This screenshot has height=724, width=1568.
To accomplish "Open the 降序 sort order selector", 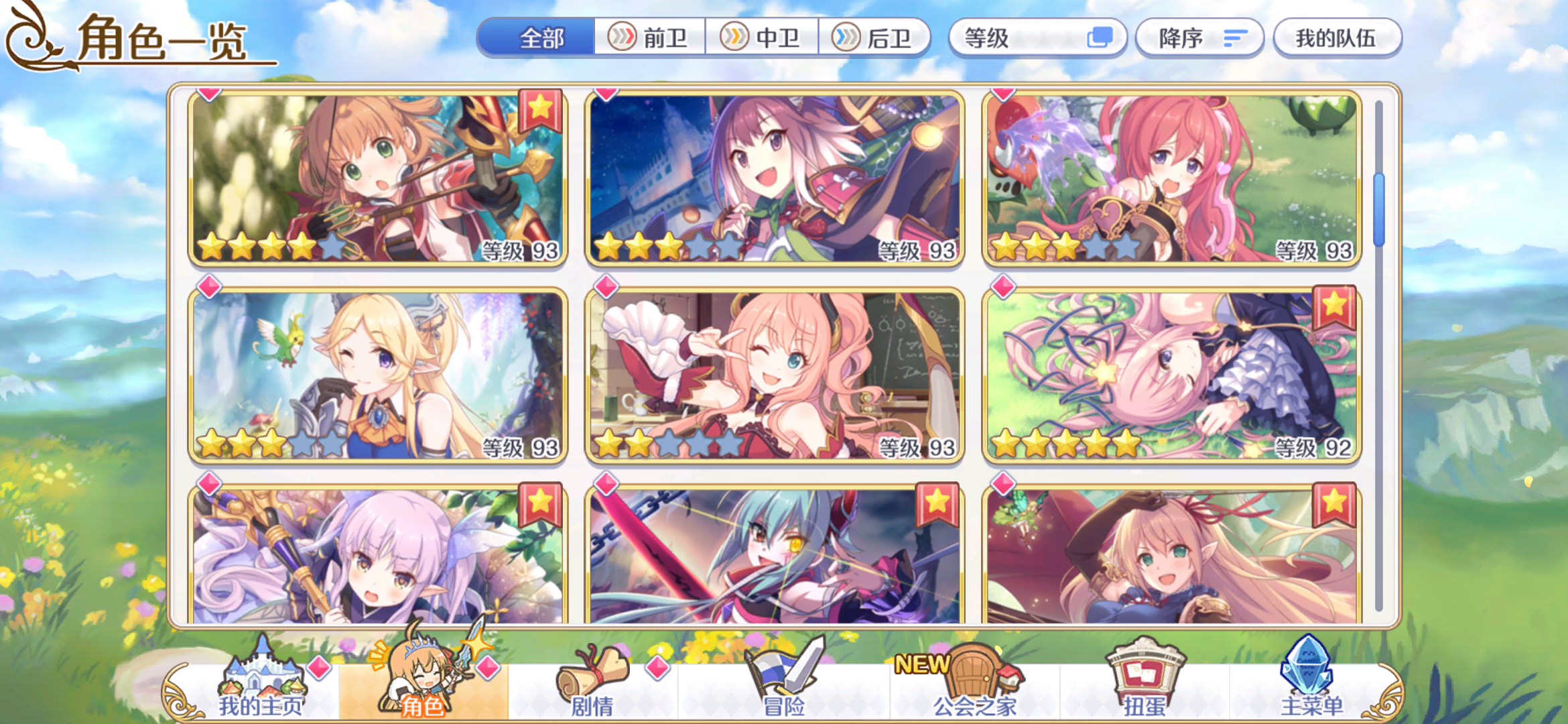I will point(1199,38).
